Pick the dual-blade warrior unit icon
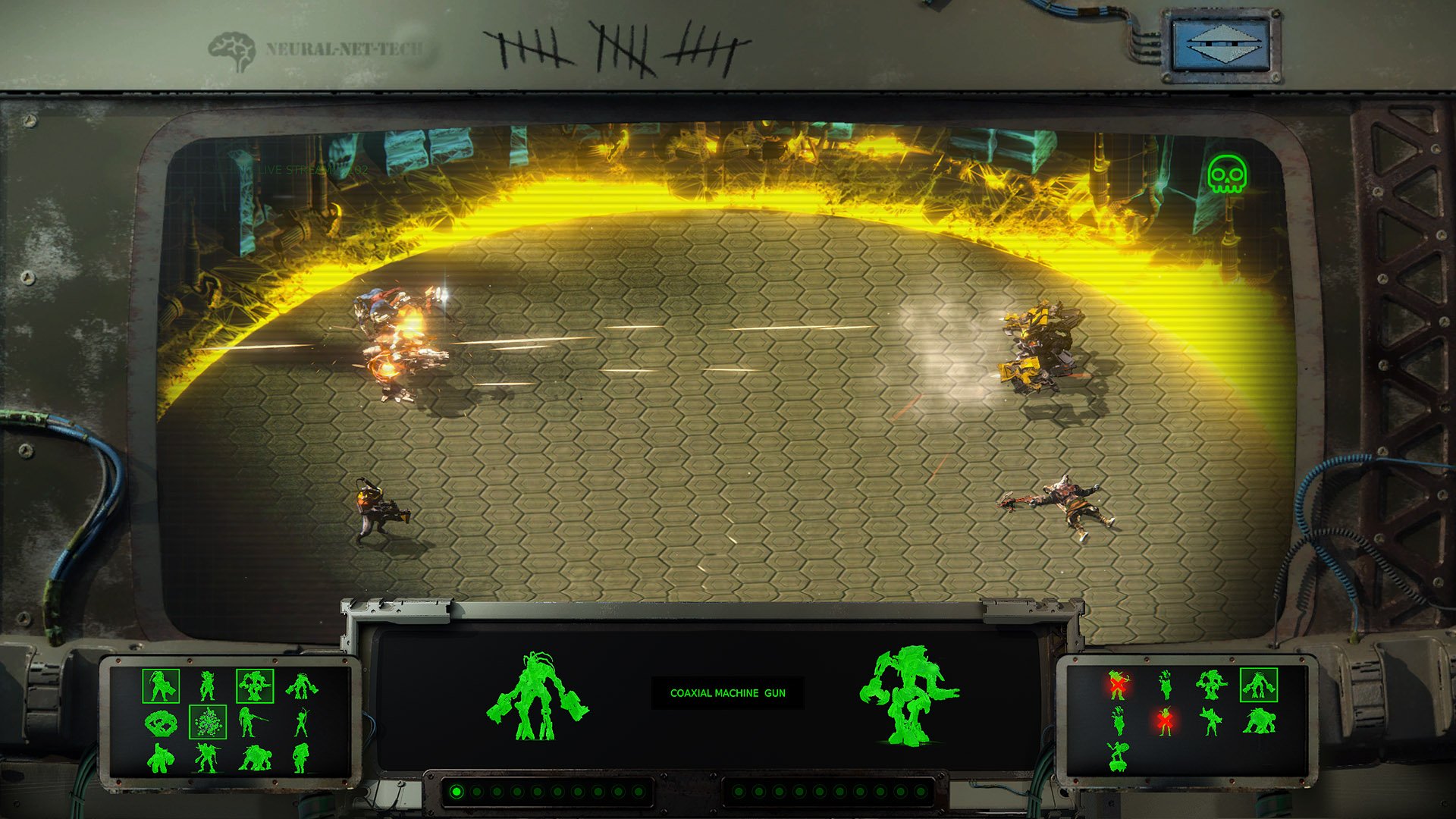 tap(206, 757)
